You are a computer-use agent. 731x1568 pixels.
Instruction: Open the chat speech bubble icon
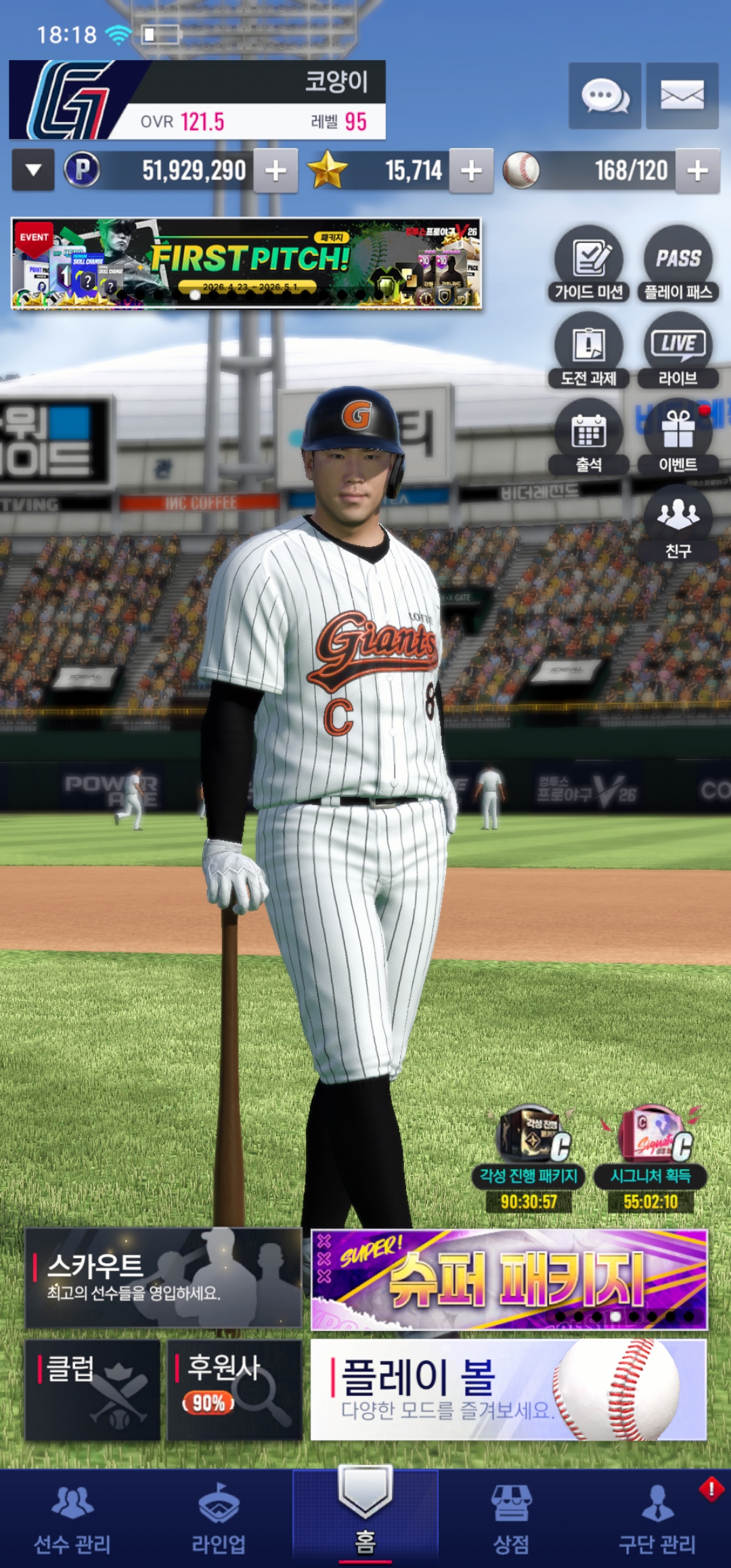[604, 95]
